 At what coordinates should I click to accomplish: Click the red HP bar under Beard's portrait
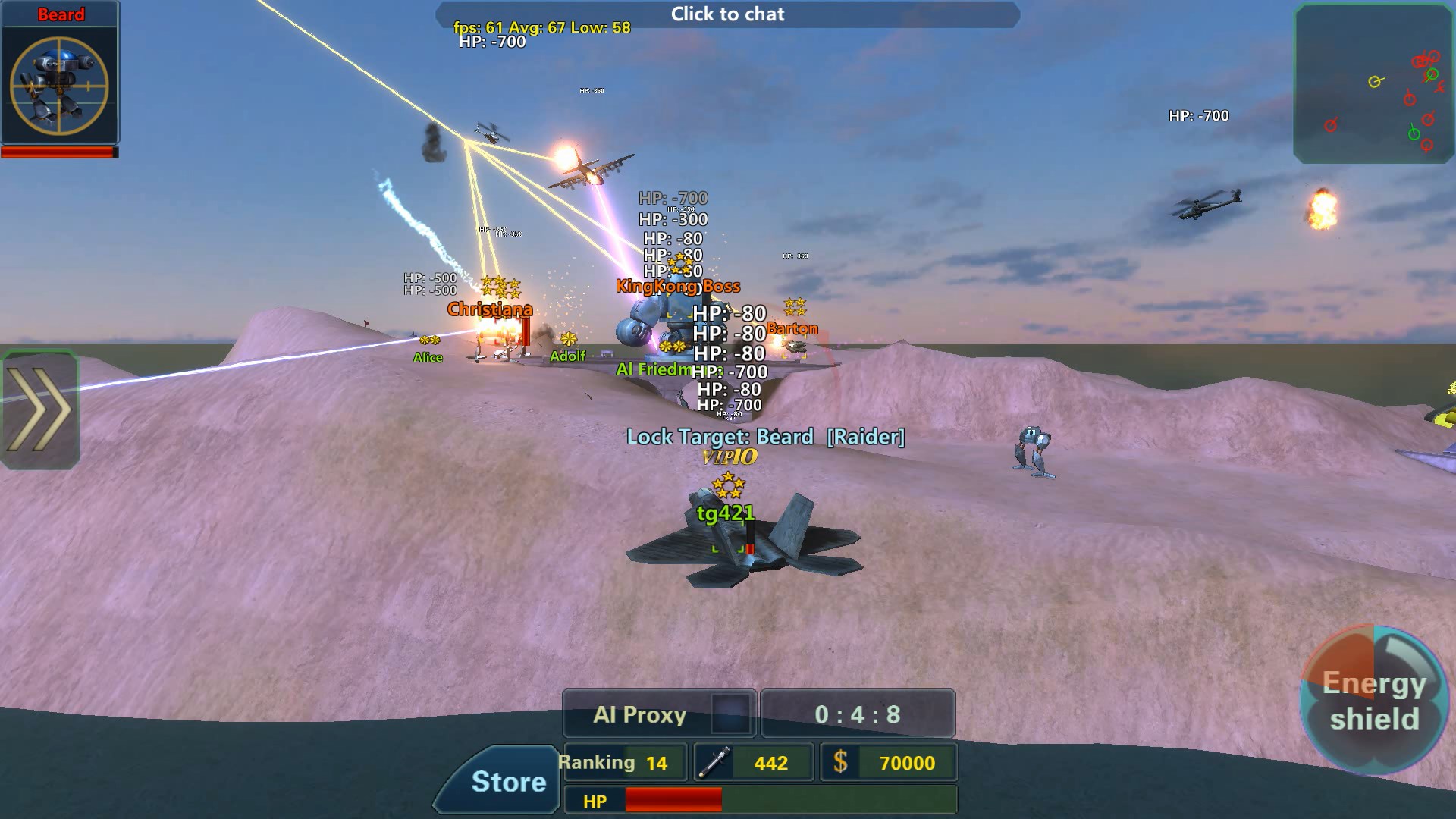tap(57, 151)
